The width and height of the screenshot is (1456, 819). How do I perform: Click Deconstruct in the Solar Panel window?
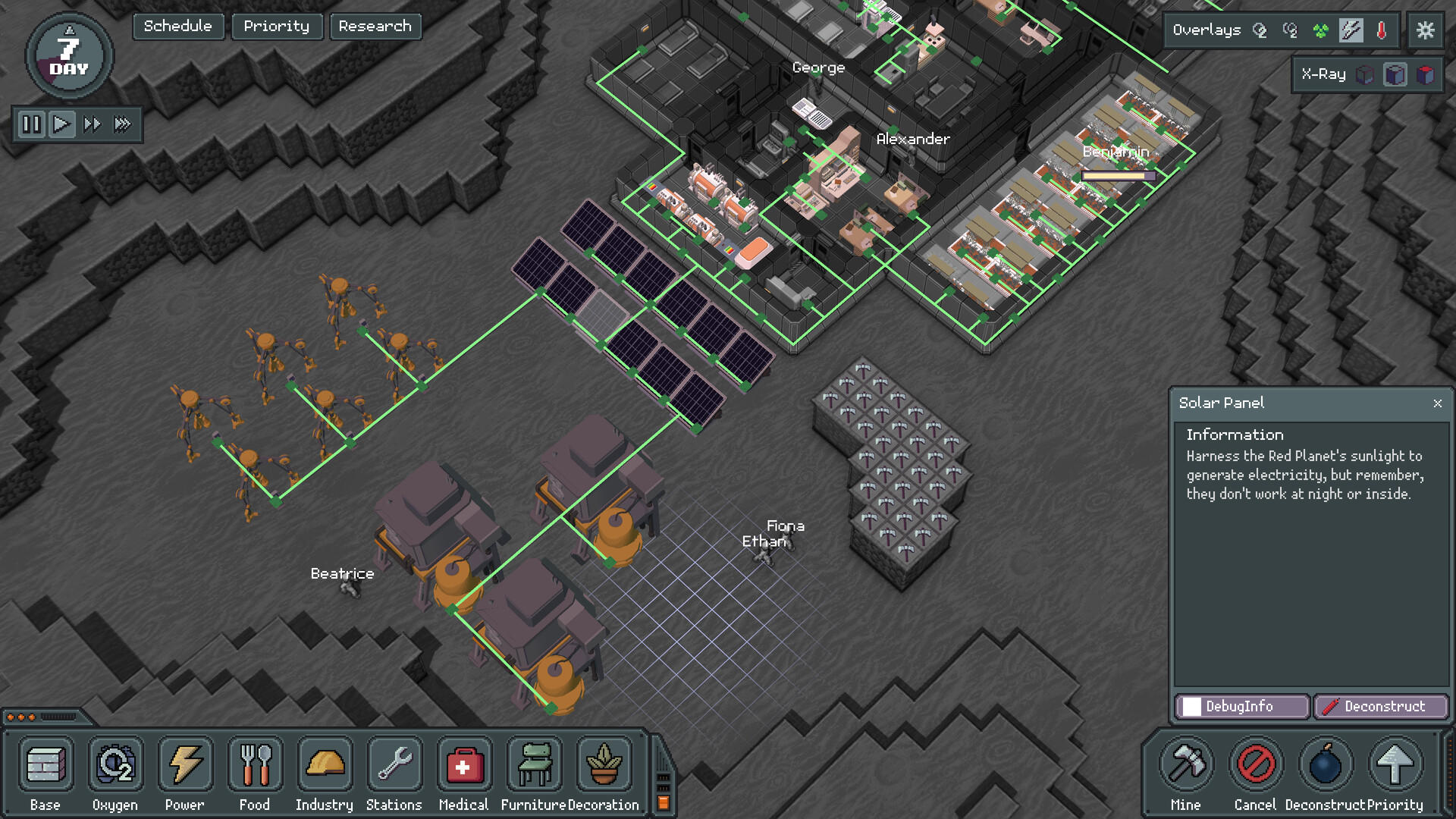click(x=1382, y=706)
